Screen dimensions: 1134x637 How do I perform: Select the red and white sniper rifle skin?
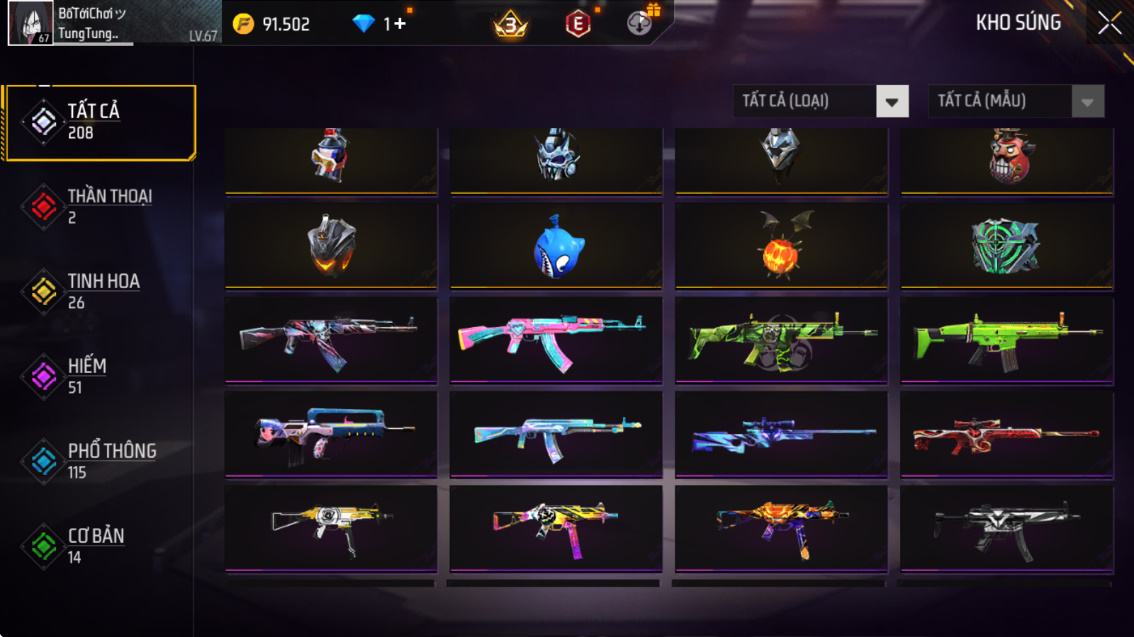1006,435
